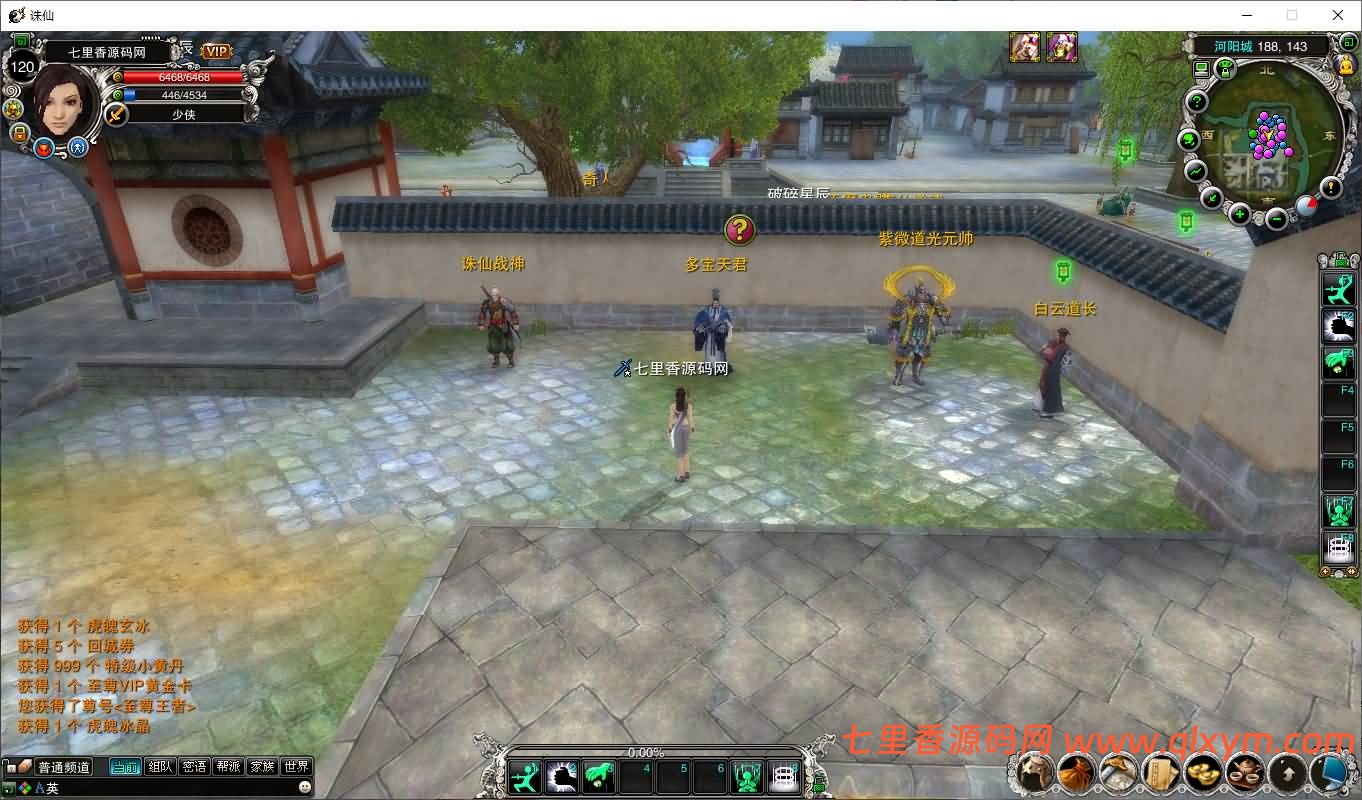The height and width of the screenshot is (800, 1362).
Task: Zoom in the minimap with the plus icon
Action: (1240, 214)
